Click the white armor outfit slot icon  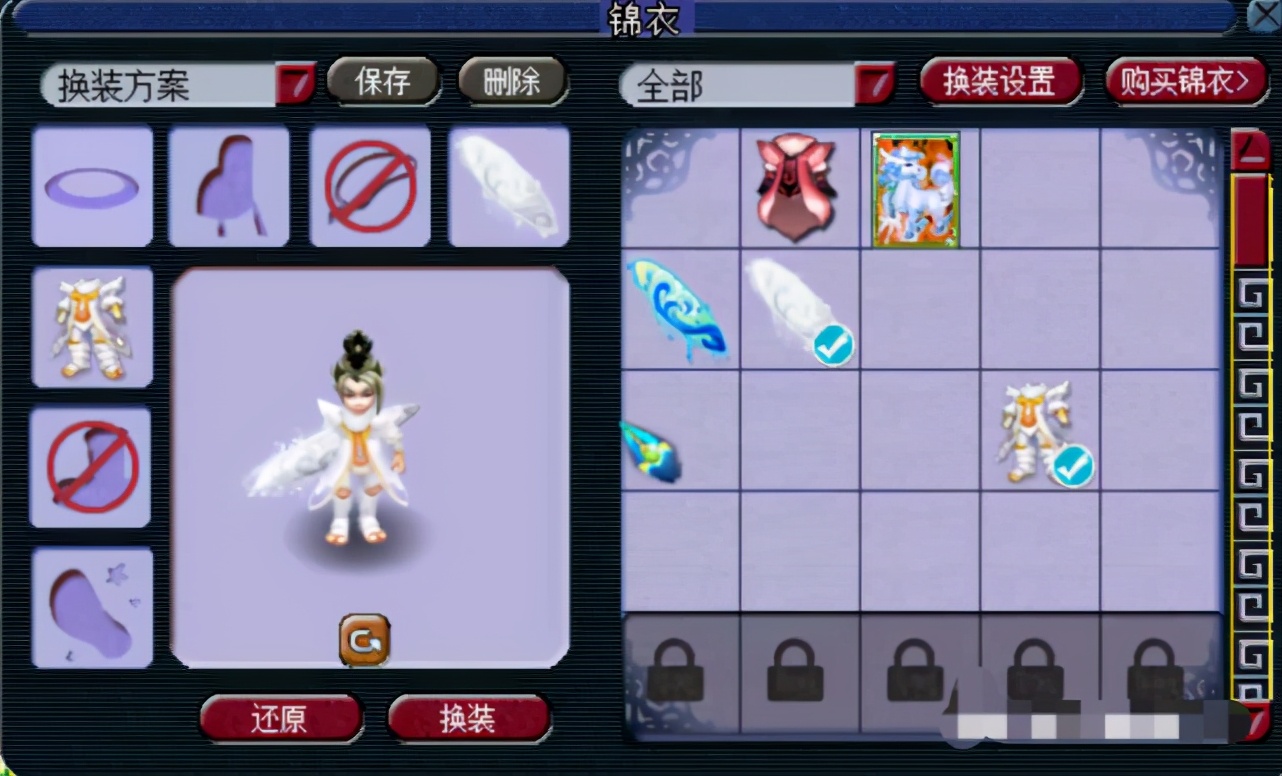click(92, 325)
